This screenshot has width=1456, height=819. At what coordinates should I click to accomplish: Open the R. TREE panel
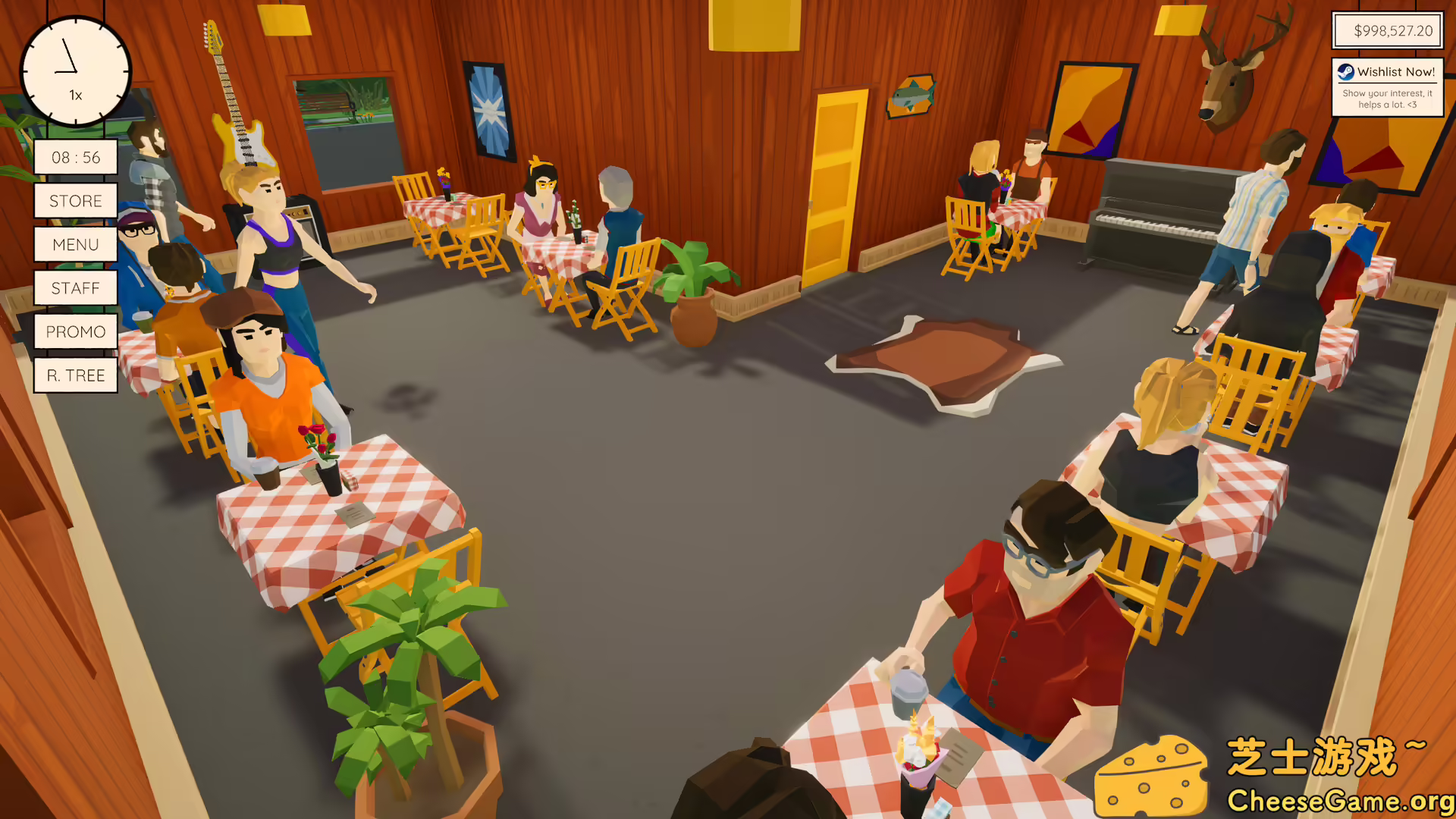point(75,375)
